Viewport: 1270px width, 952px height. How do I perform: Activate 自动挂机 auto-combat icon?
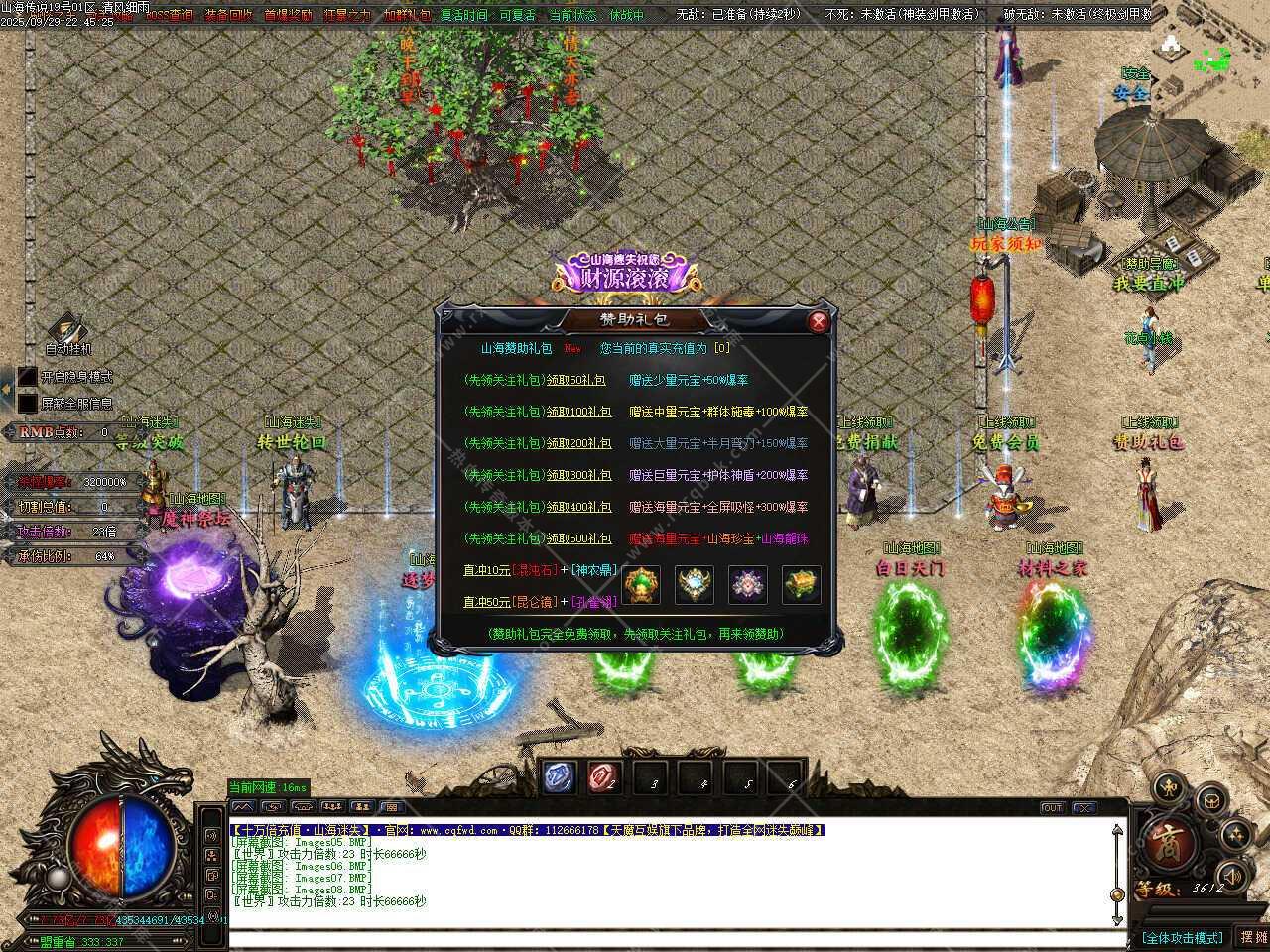[x=67, y=328]
